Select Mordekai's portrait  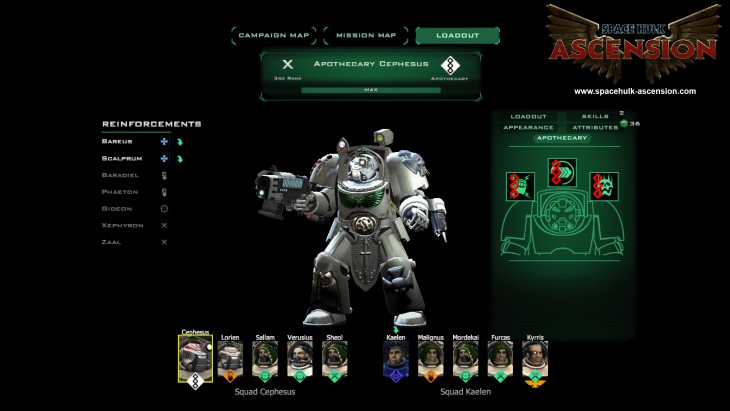(x=466, y=359)
